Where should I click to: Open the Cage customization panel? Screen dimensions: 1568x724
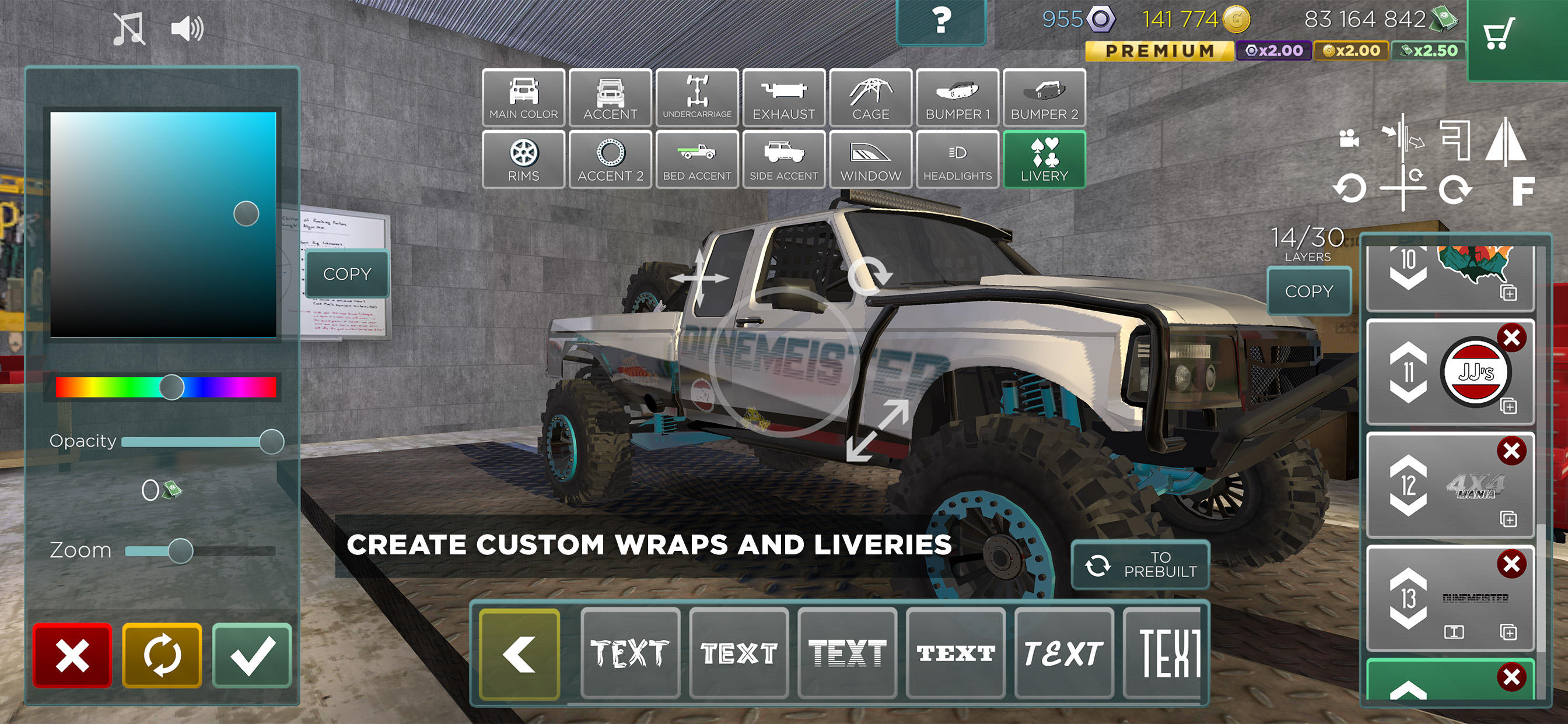(x=870, y=98)
